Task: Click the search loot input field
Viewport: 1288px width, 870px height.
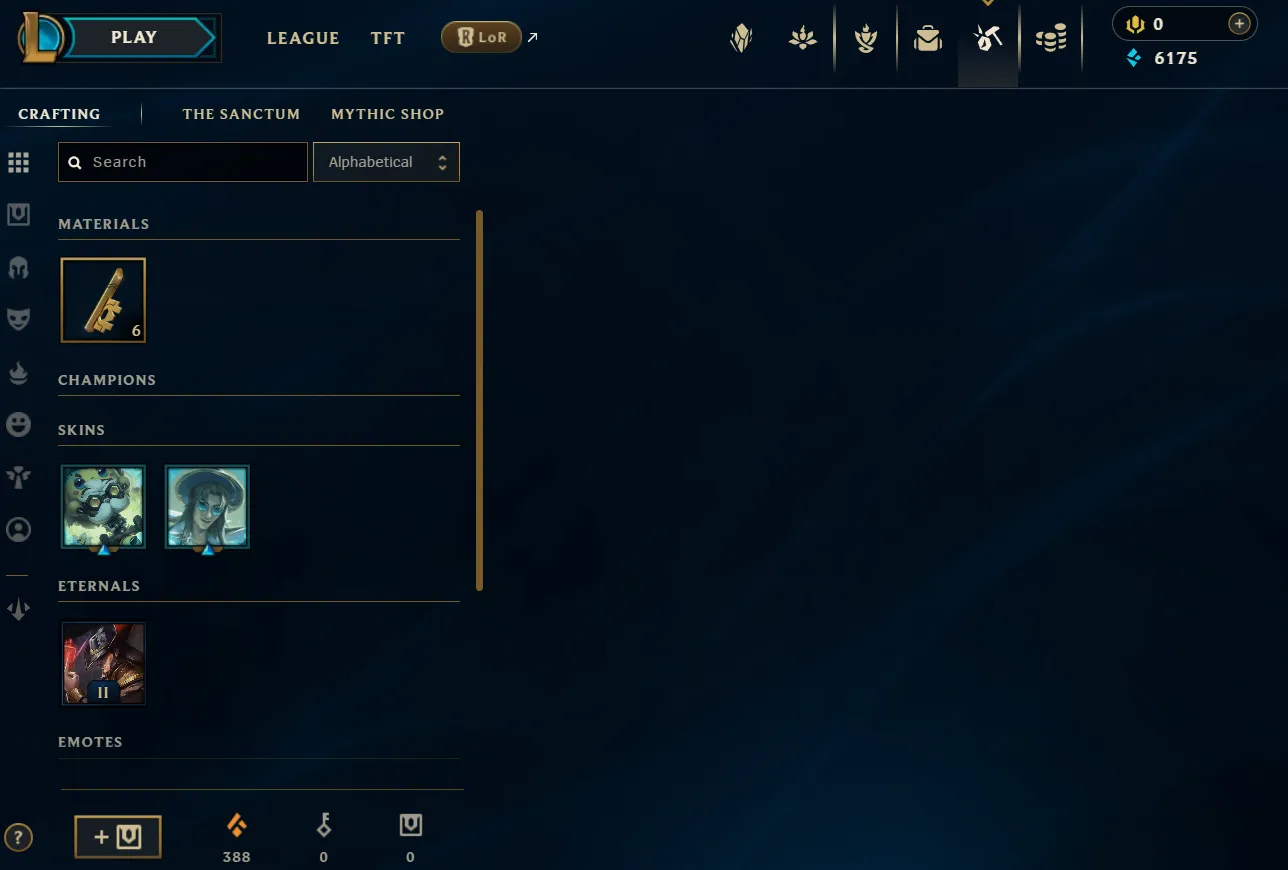Action: [x=183, y=161]
